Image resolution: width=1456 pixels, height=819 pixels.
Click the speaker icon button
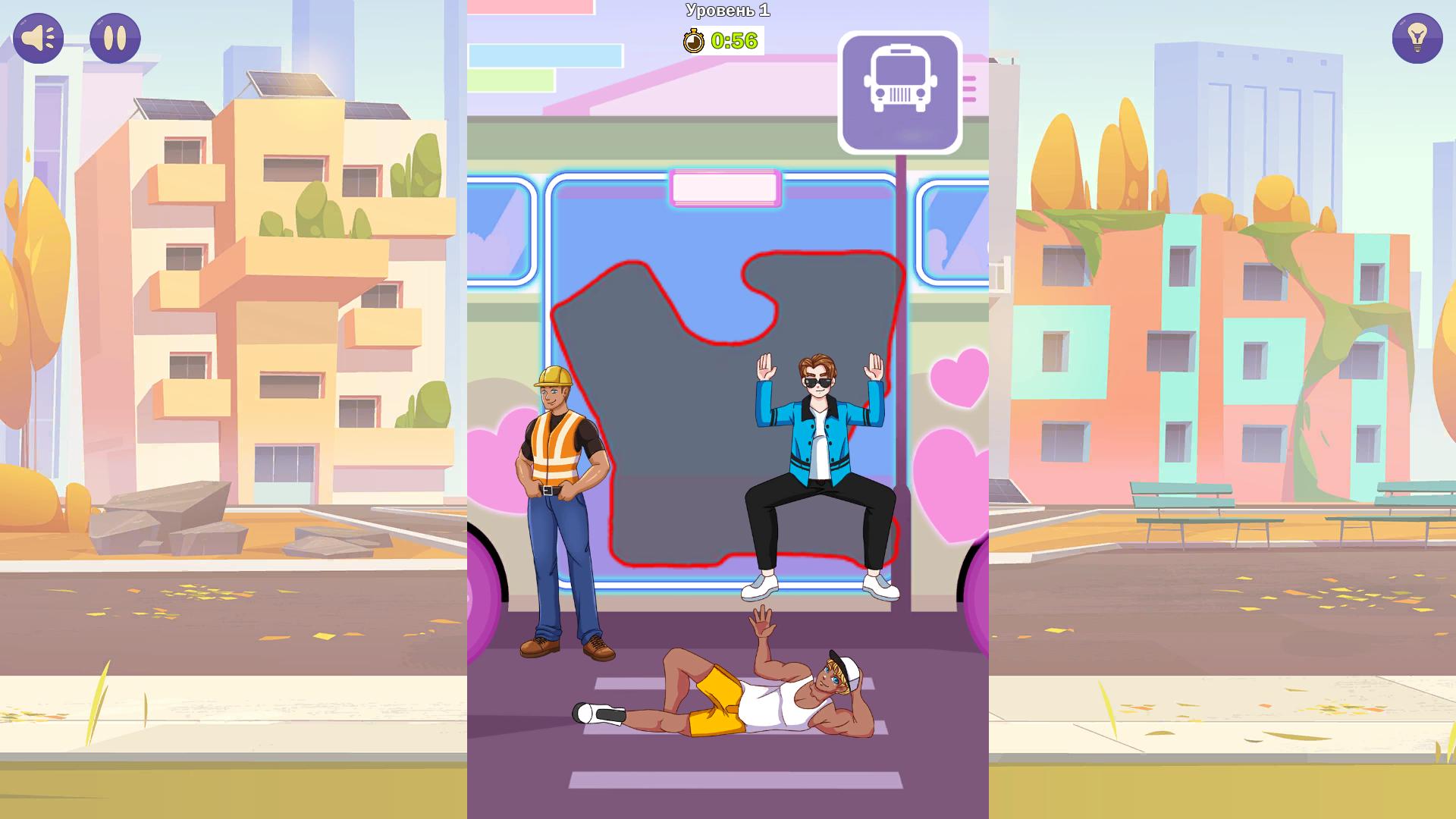38,38
